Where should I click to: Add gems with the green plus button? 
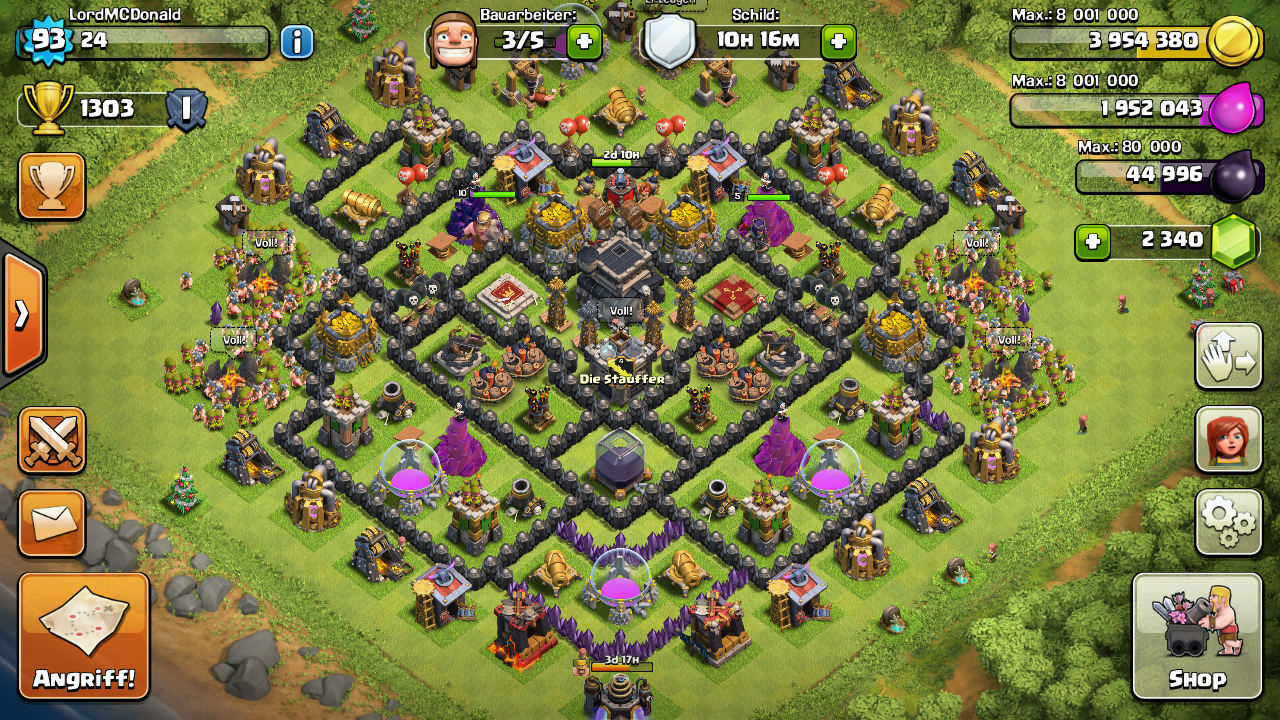click(1092, 241)
